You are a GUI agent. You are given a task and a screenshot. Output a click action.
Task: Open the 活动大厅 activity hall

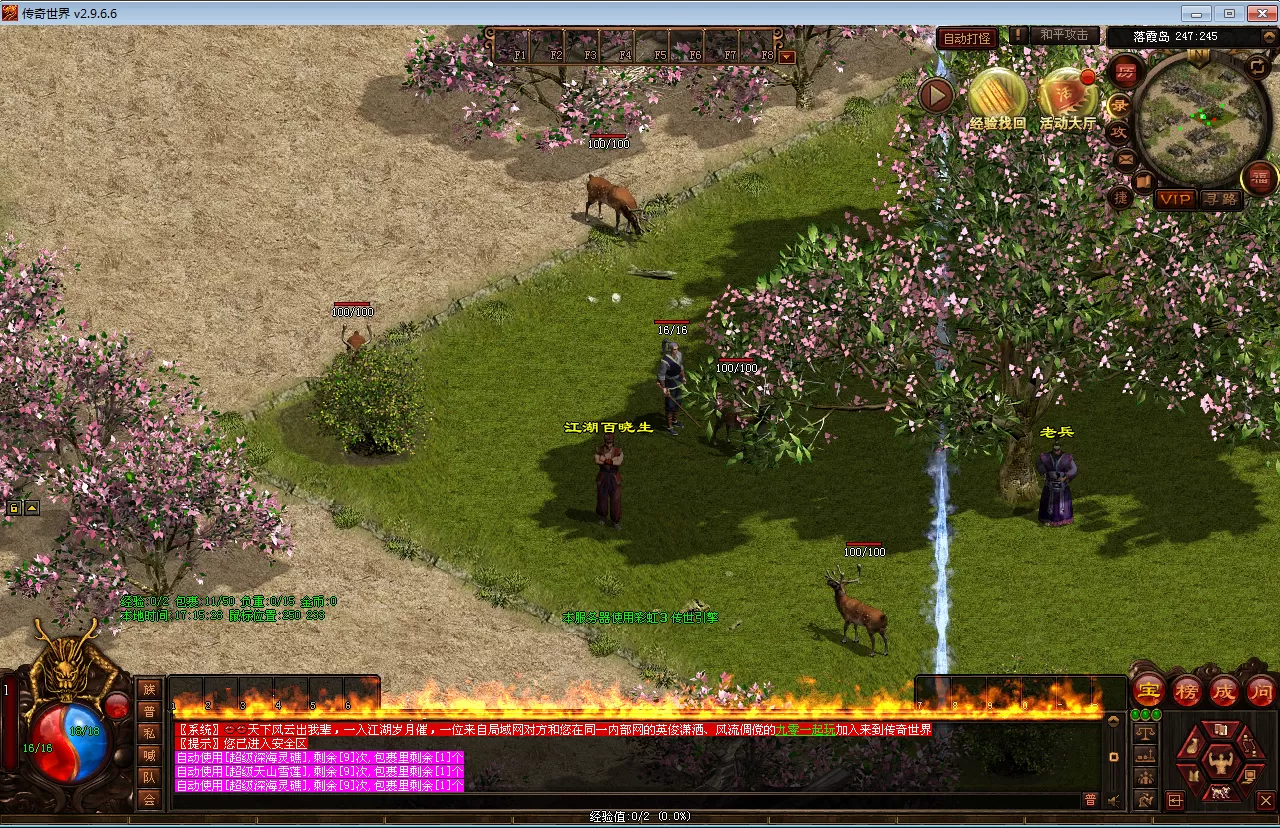1067,97
